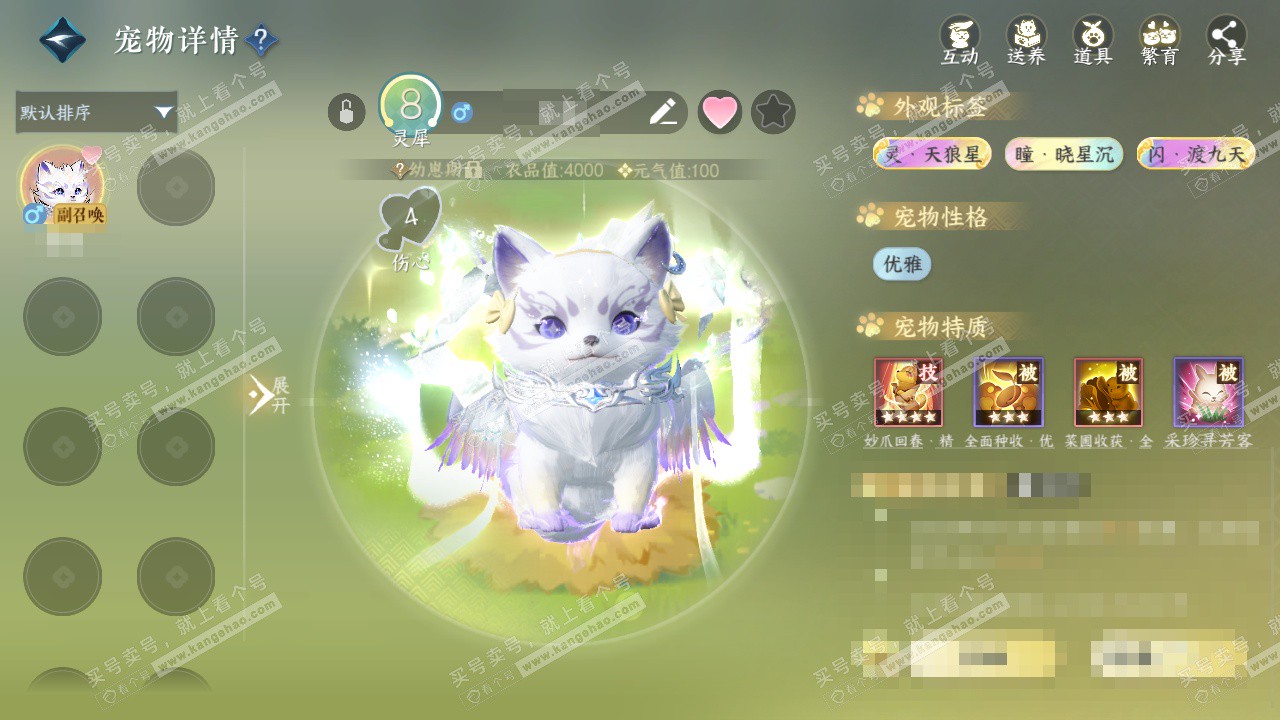The width and height of the screenshot is (1280, 720).
Task: Toggle the lock icon beside pet level
Action: pos(346,112)
